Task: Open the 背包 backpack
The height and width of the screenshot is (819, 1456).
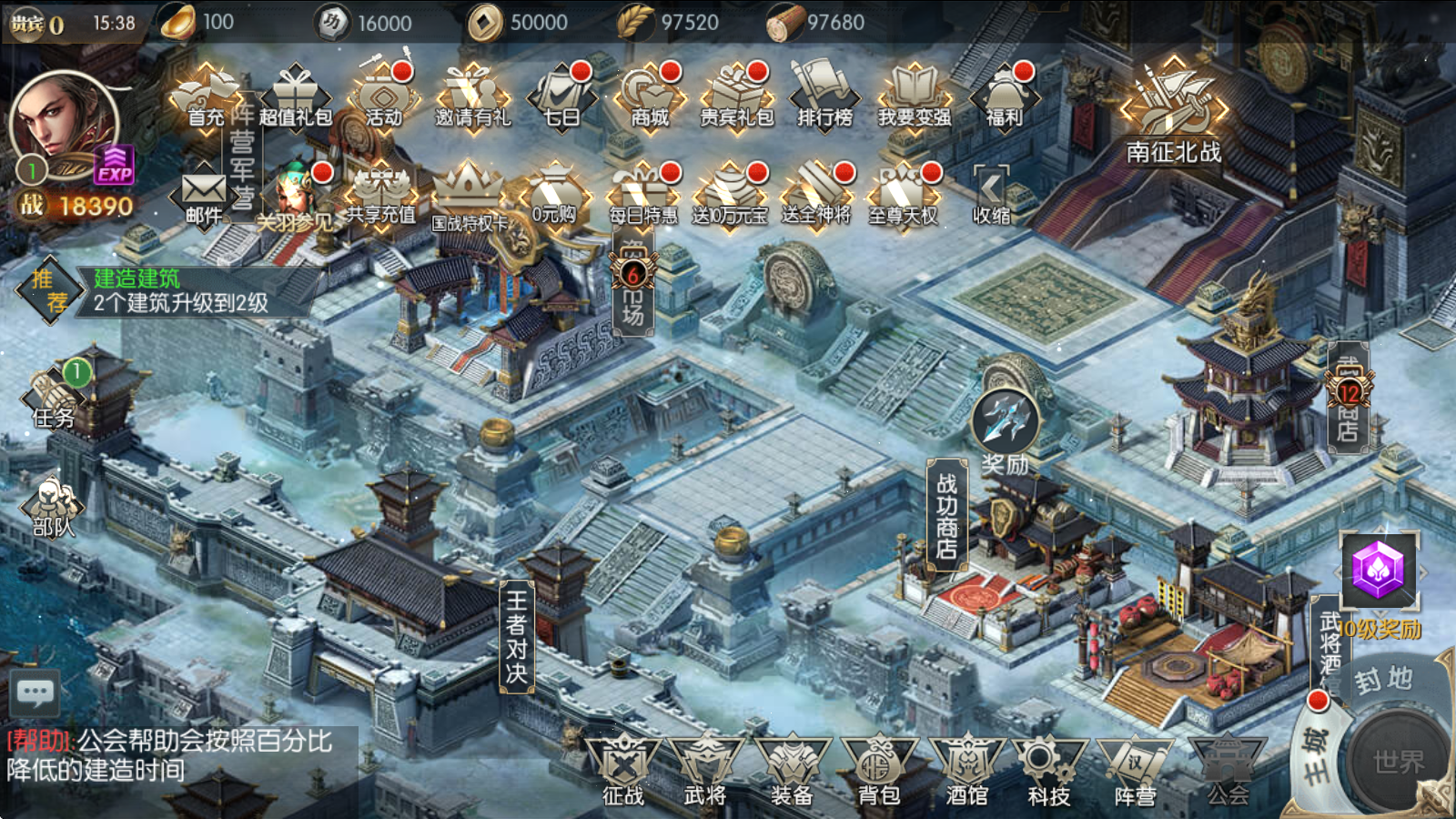Action: (x=878, y=770)
